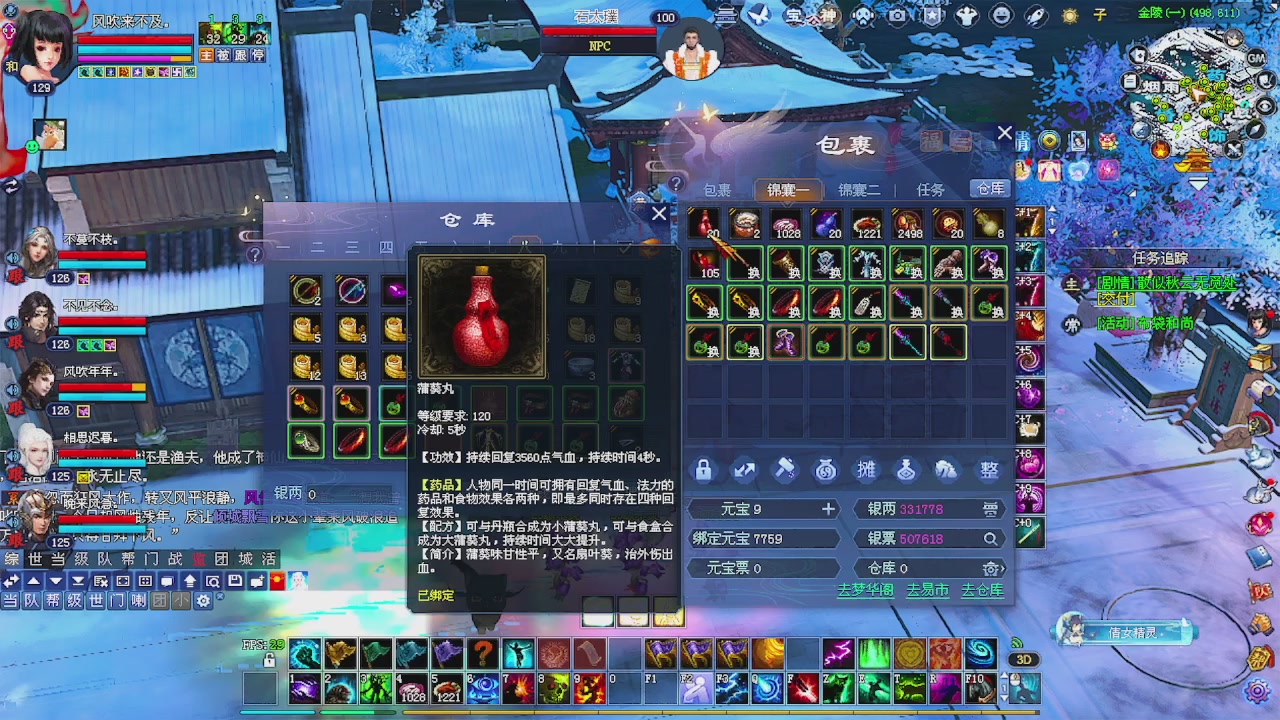Switch to the 任务 tab in the bag window
1280x720 pixels.
(931, 189)
